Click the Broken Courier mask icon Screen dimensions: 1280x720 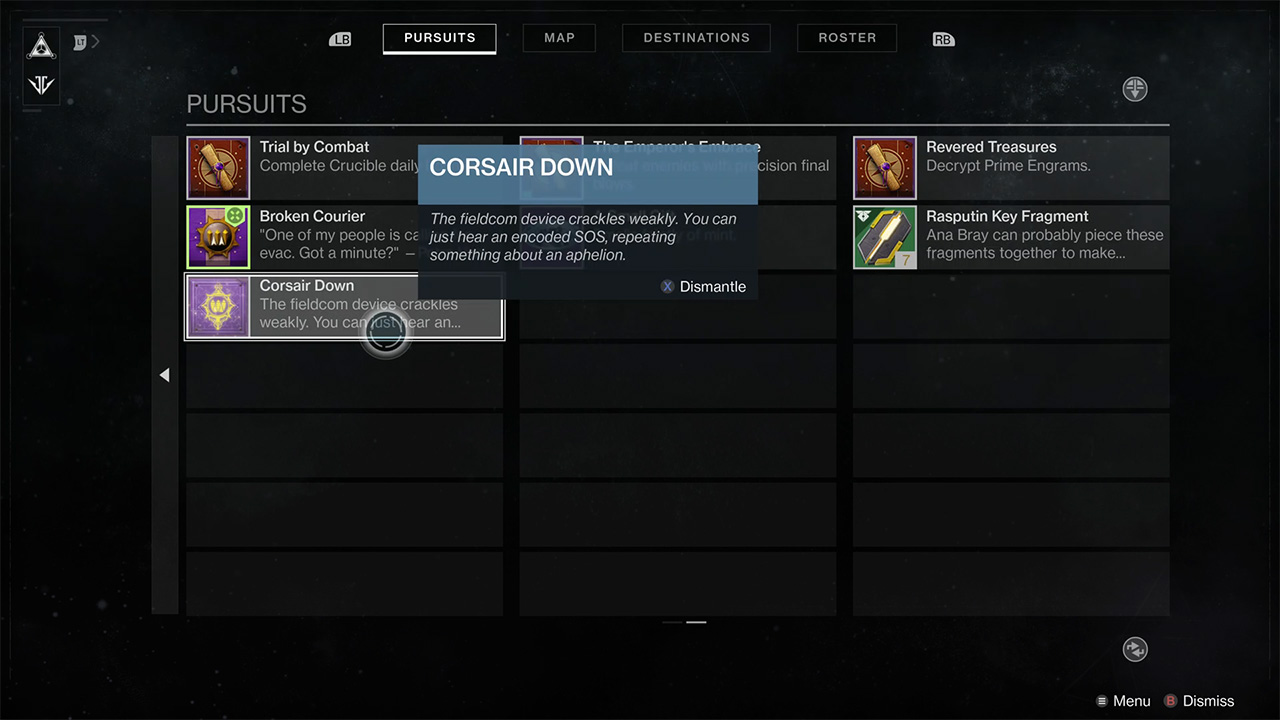pos(218,237)
